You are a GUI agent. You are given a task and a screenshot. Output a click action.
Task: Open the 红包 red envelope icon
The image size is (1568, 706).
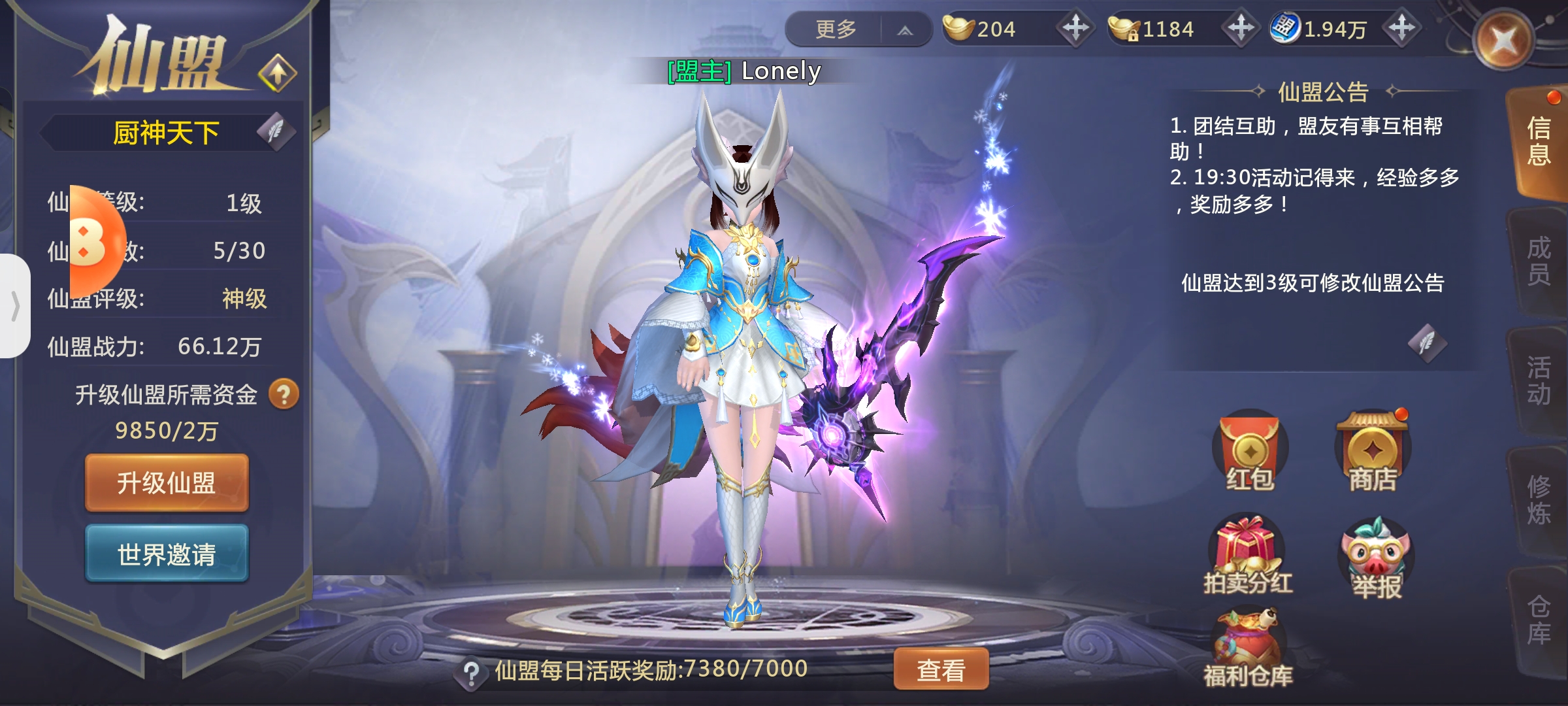pos(1249,451)
